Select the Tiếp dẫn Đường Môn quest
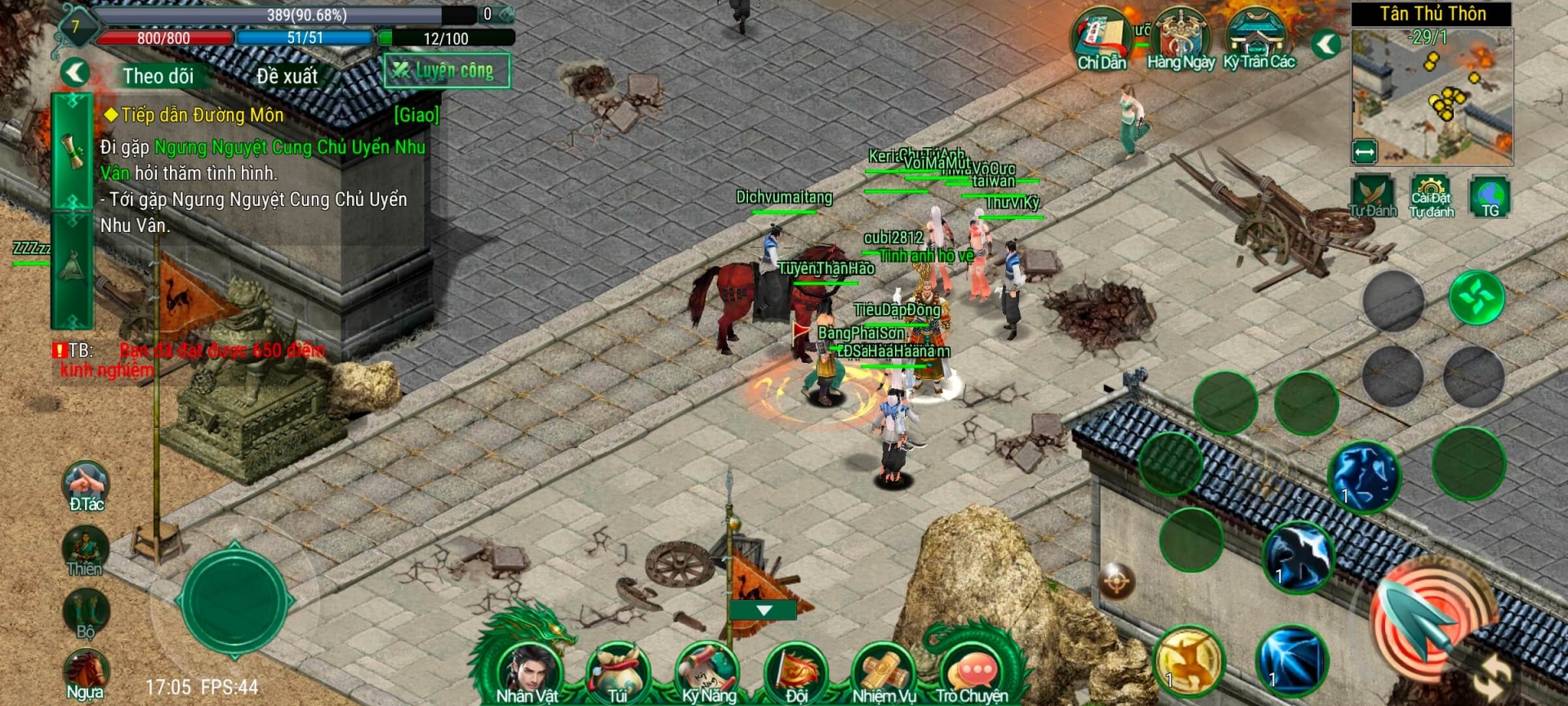The width and height of the screenshot is (1568, 706). coord(203,115)
